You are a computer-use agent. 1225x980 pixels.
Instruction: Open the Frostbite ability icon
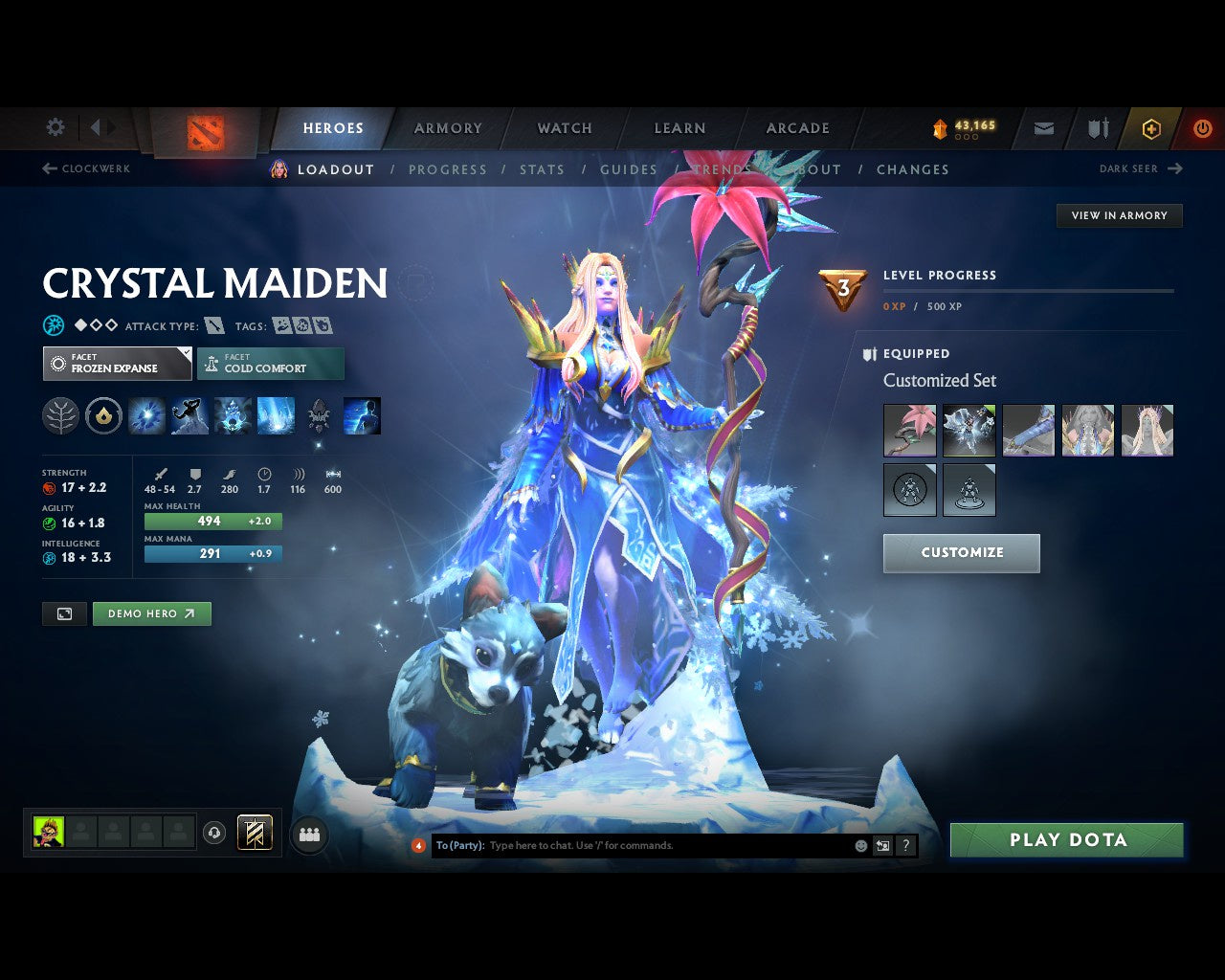(189, 415)
